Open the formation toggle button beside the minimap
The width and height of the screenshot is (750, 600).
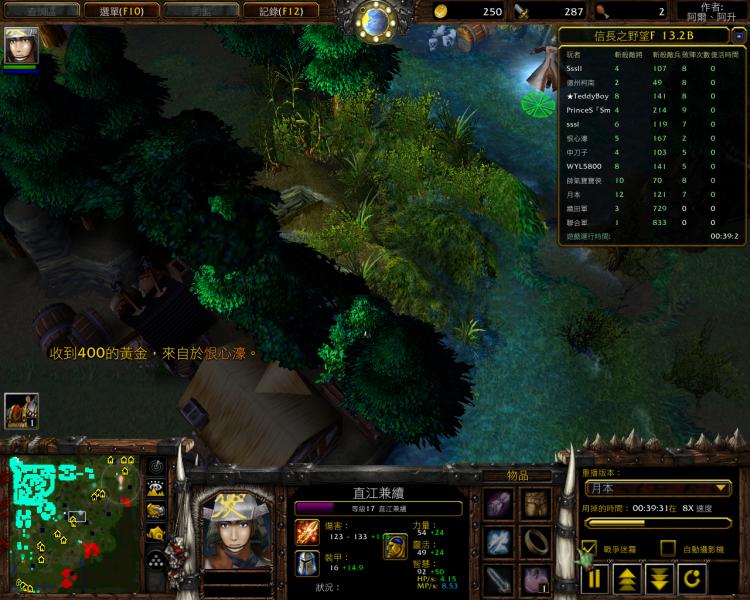(156, 557)
